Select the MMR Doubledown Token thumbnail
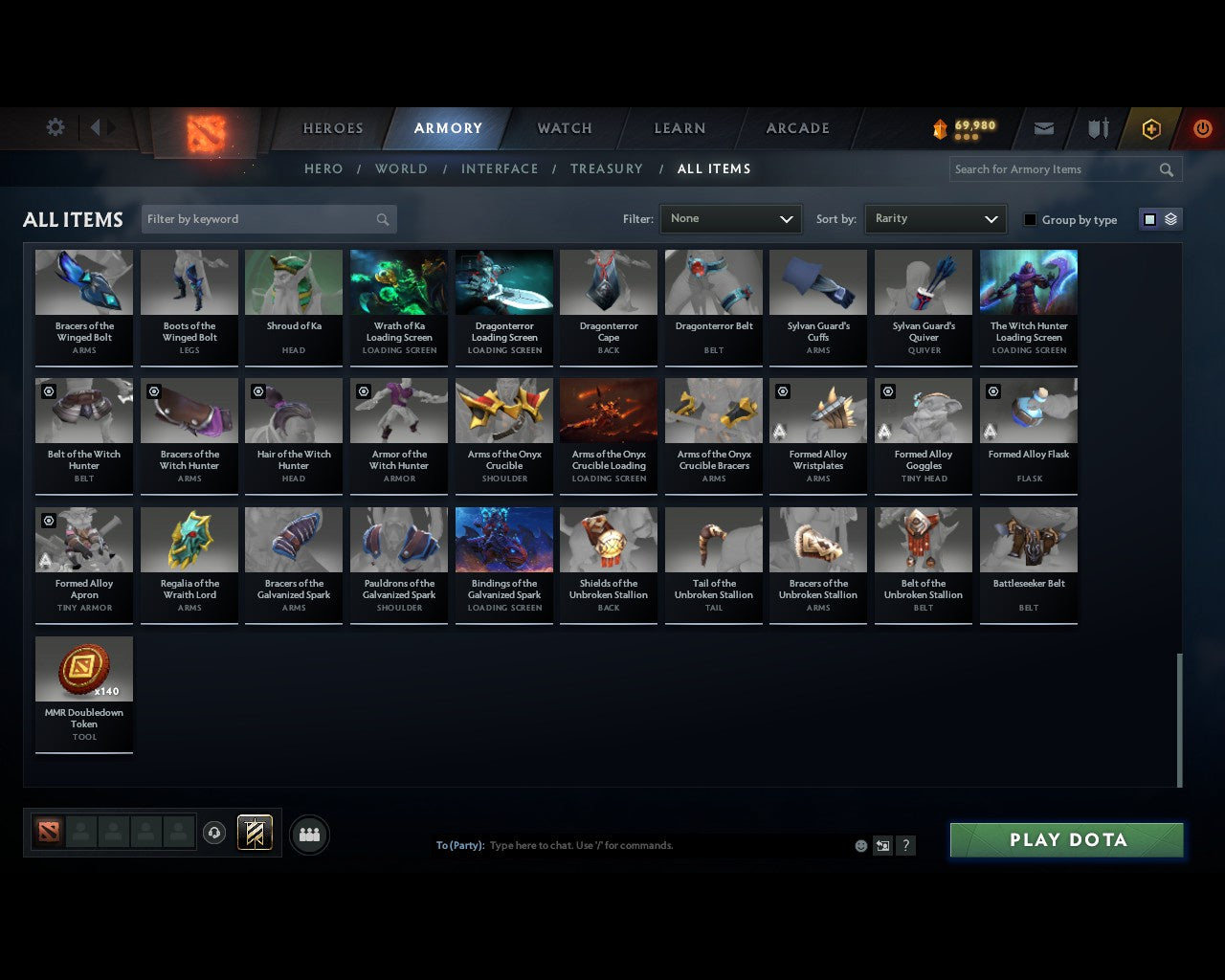1225x980 pixels. click(x=83, y=667)
